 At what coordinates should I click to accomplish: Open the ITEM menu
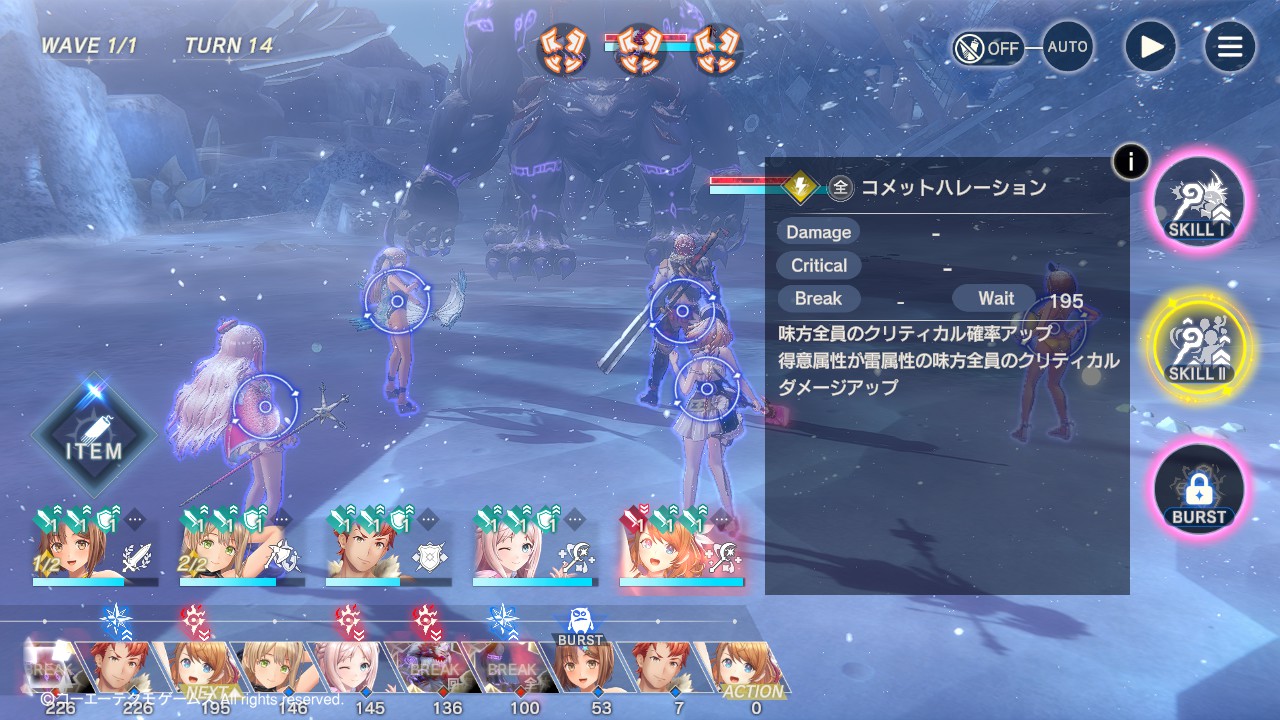pos(94,436)
